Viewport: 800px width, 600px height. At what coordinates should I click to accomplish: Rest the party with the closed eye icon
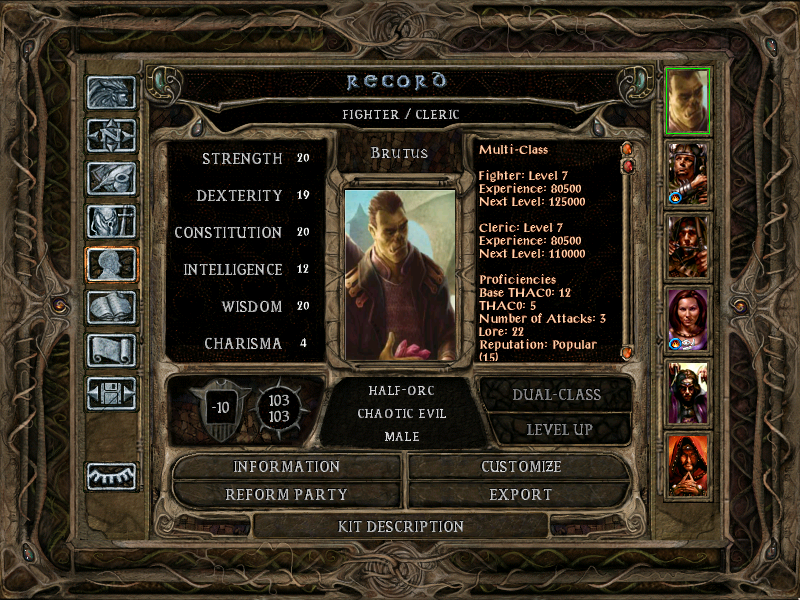point(111,476)
